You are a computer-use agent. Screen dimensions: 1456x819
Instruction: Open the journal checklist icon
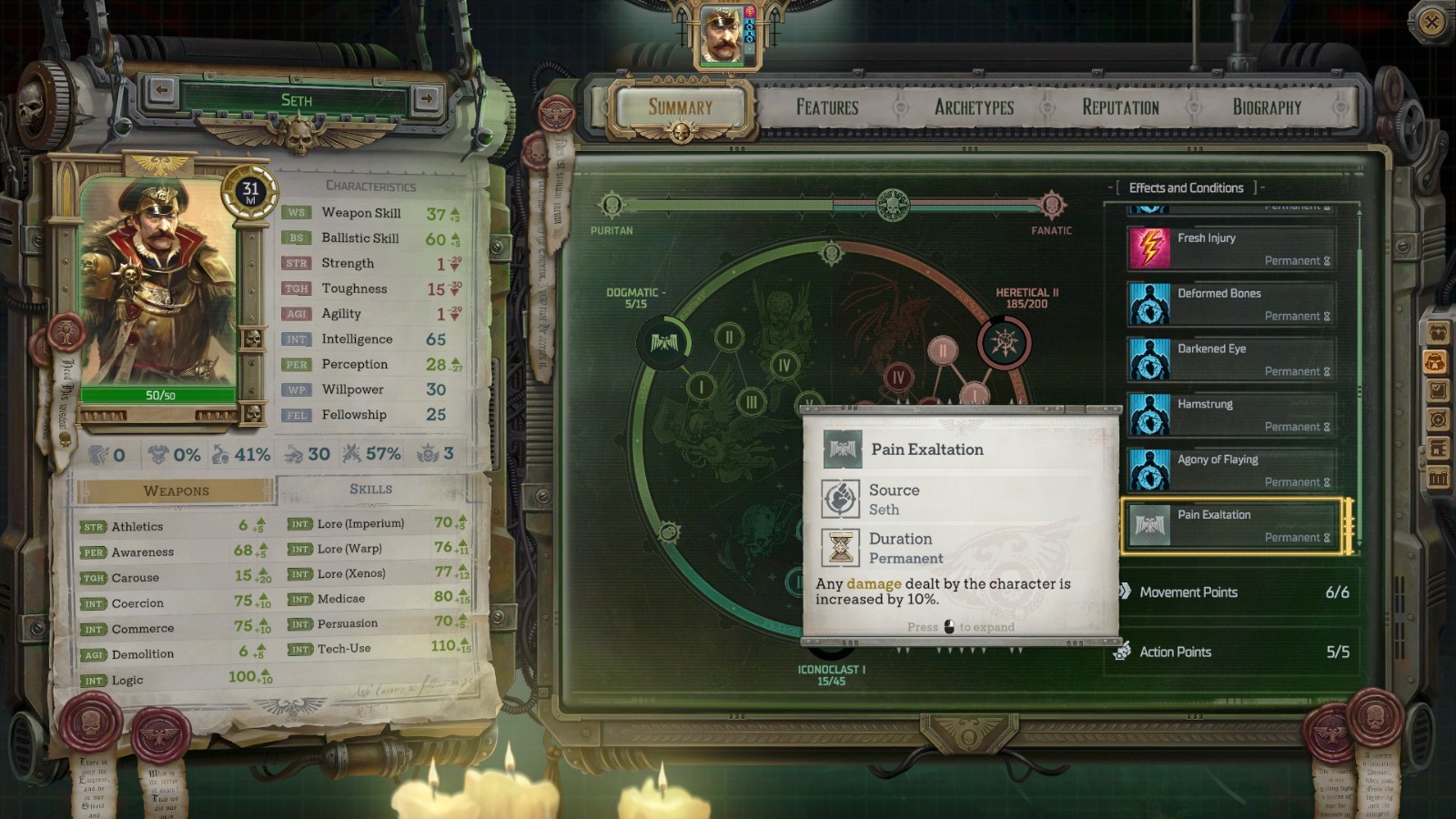pyautogui.click(x=1435, y=389)
